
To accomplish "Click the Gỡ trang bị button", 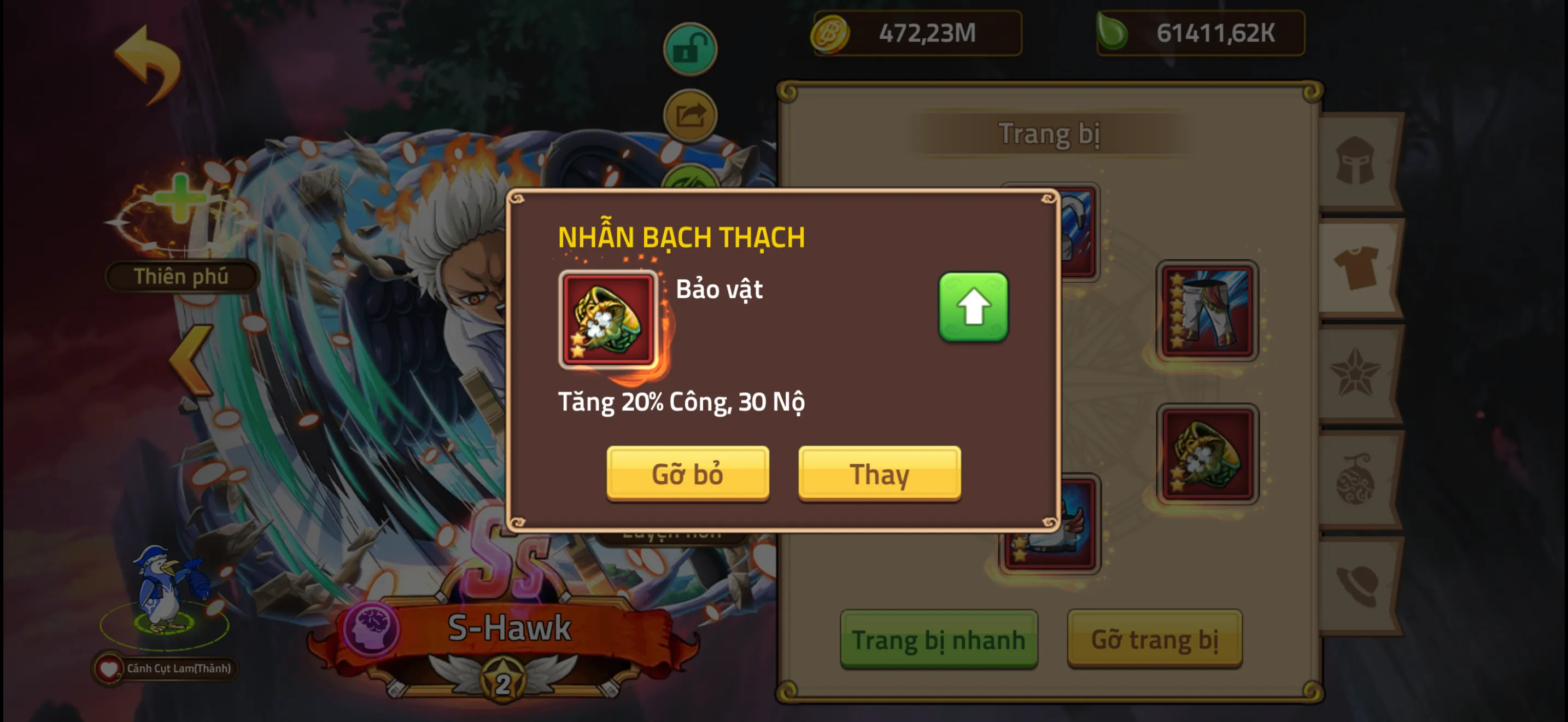I will coord(1155,640).
